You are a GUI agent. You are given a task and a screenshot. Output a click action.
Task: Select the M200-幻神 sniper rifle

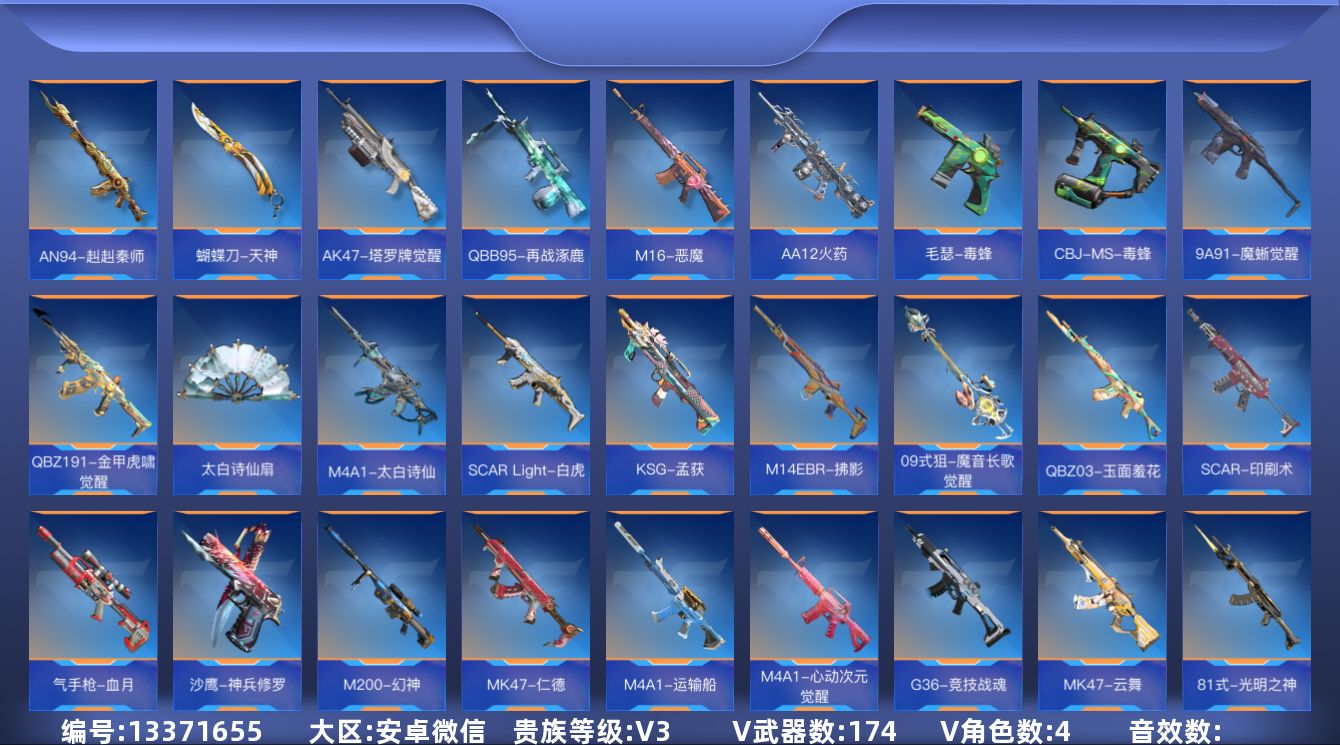point(382,610)
